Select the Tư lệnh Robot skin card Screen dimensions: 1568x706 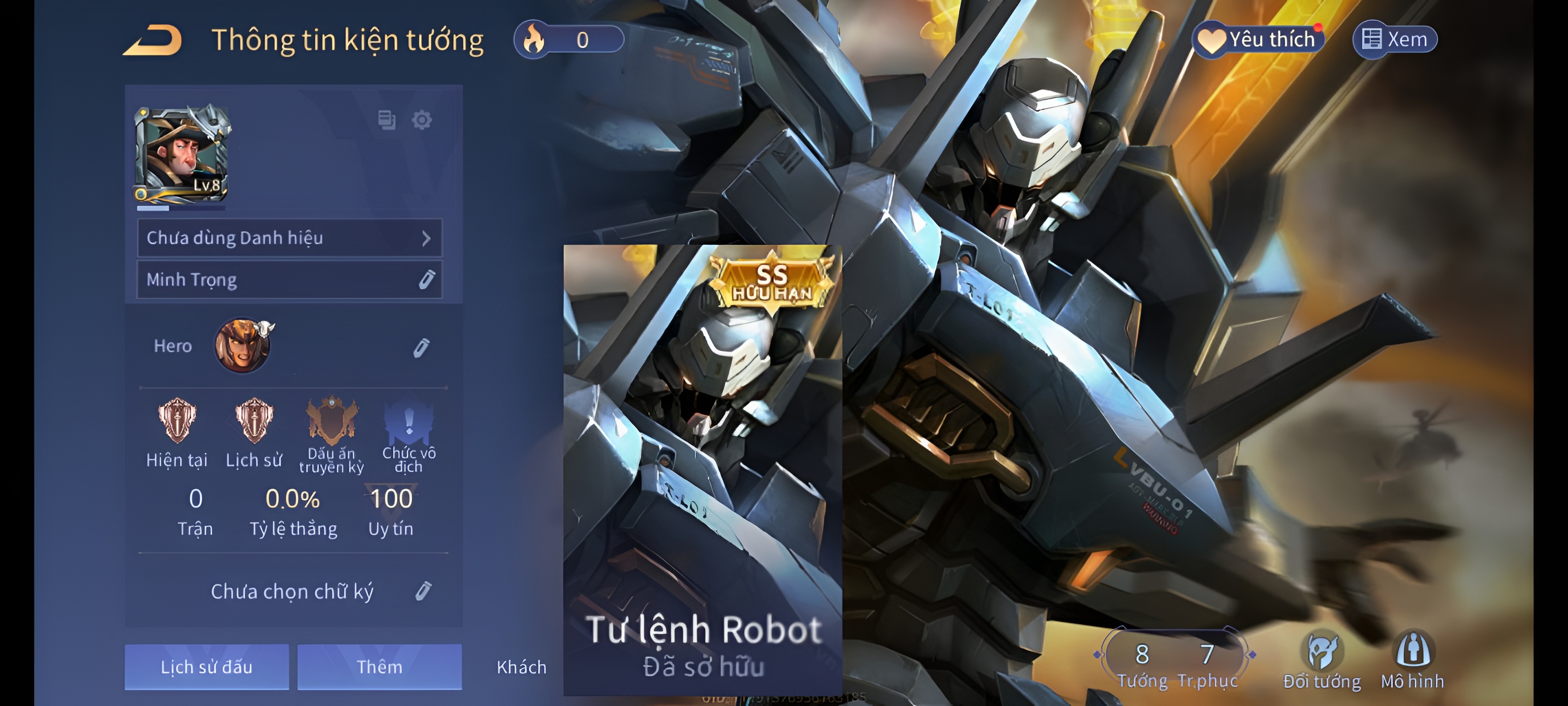pyautogui.click(x=704, y=469)
